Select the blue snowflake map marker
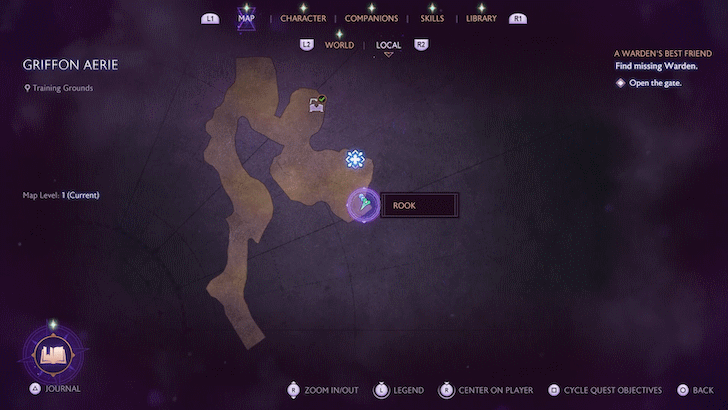This screenshot has height=410, width=728. click(x=354, y=159)
